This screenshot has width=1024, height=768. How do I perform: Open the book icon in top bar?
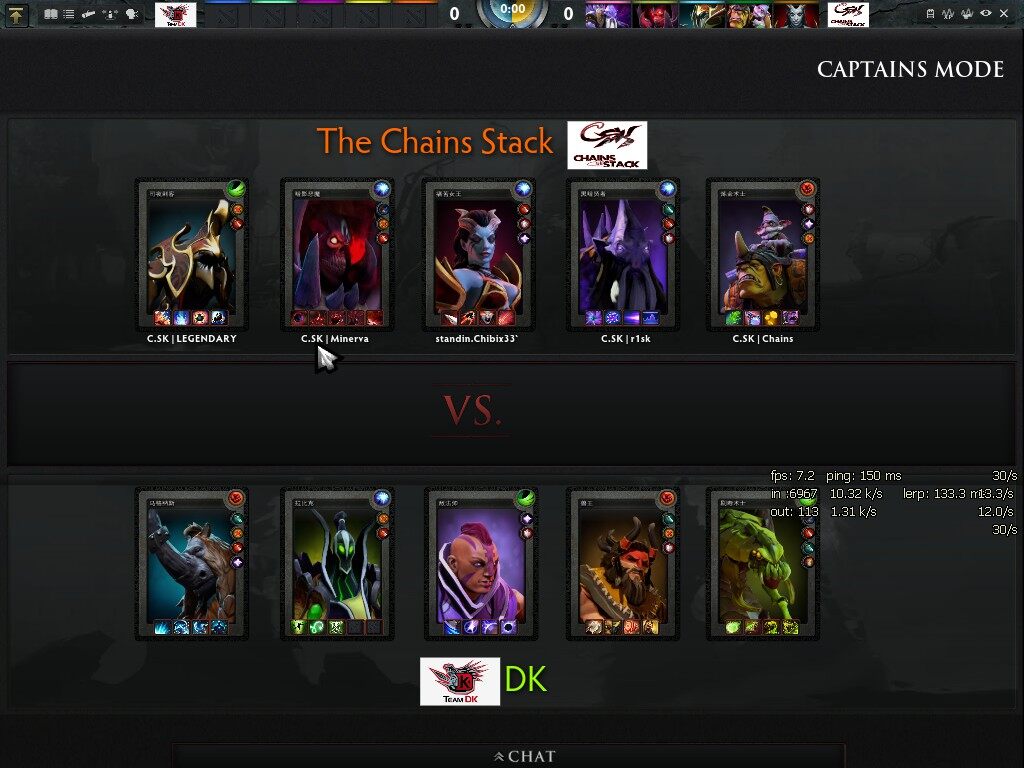pos(50,14)
